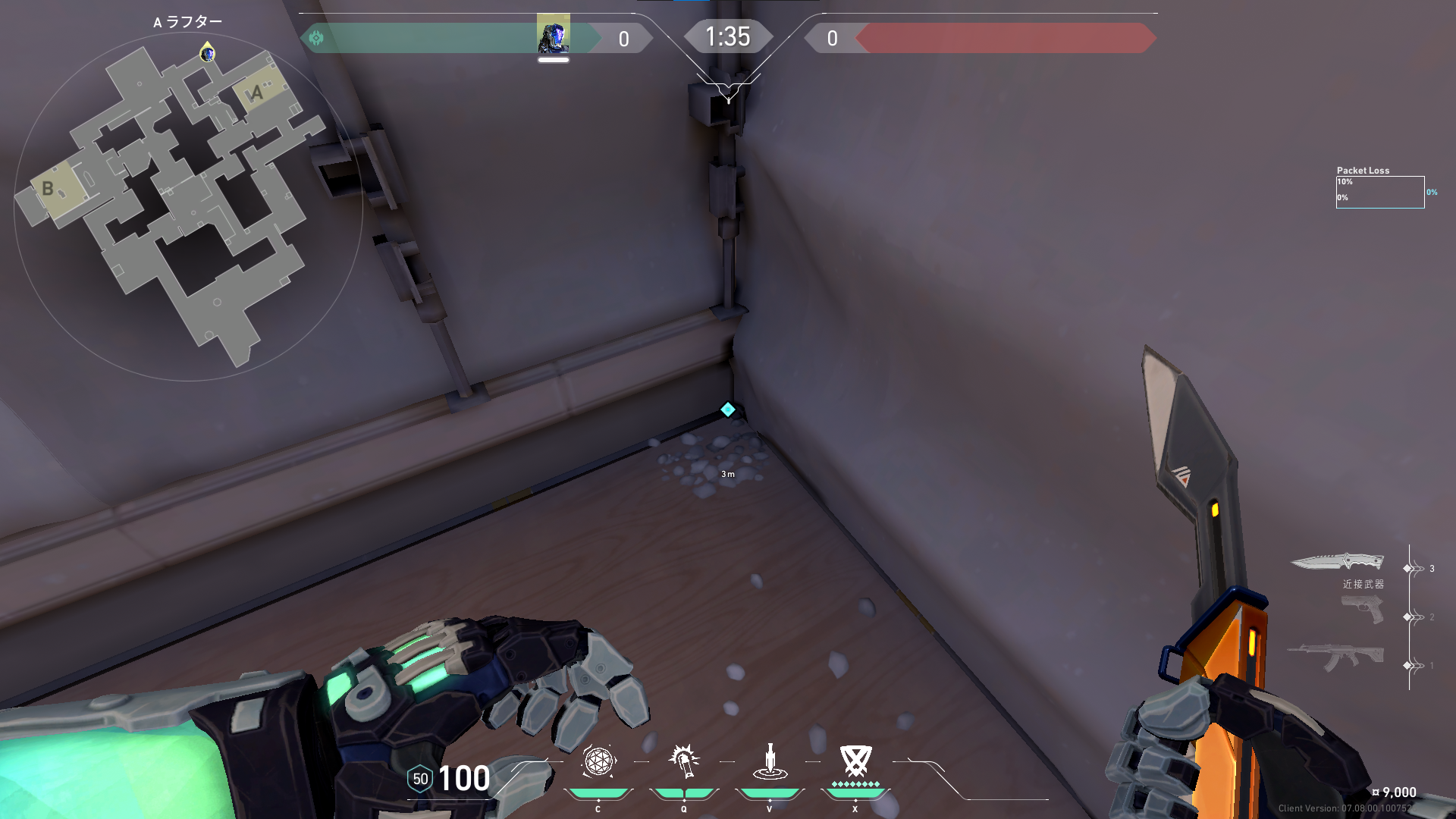
Task: Click the cyan diamond ping marker
Action: pyautogui.click(x=728, y=409)
